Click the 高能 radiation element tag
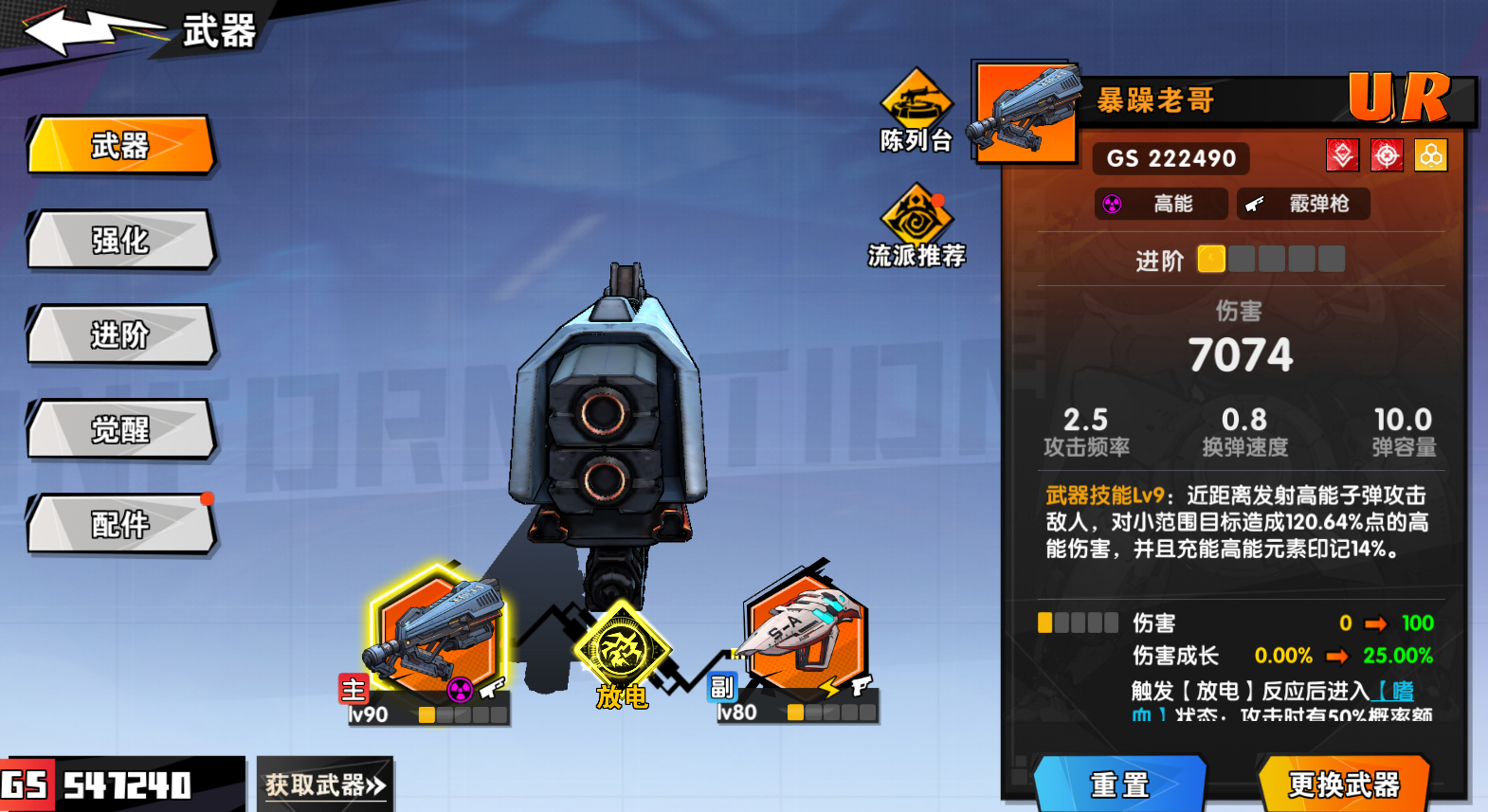The image size is (1488, 812). click(x=1160, y=203)
